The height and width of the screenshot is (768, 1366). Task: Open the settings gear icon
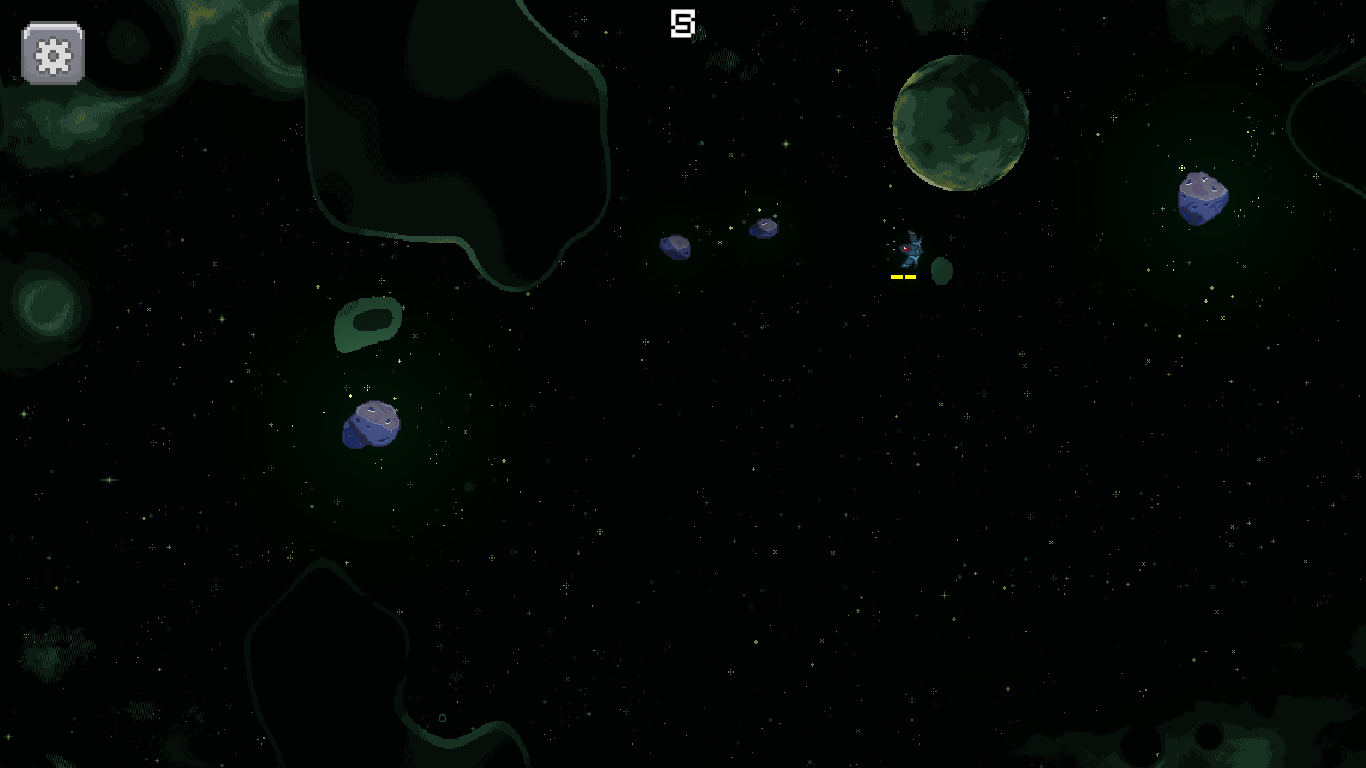coord(52,53)
